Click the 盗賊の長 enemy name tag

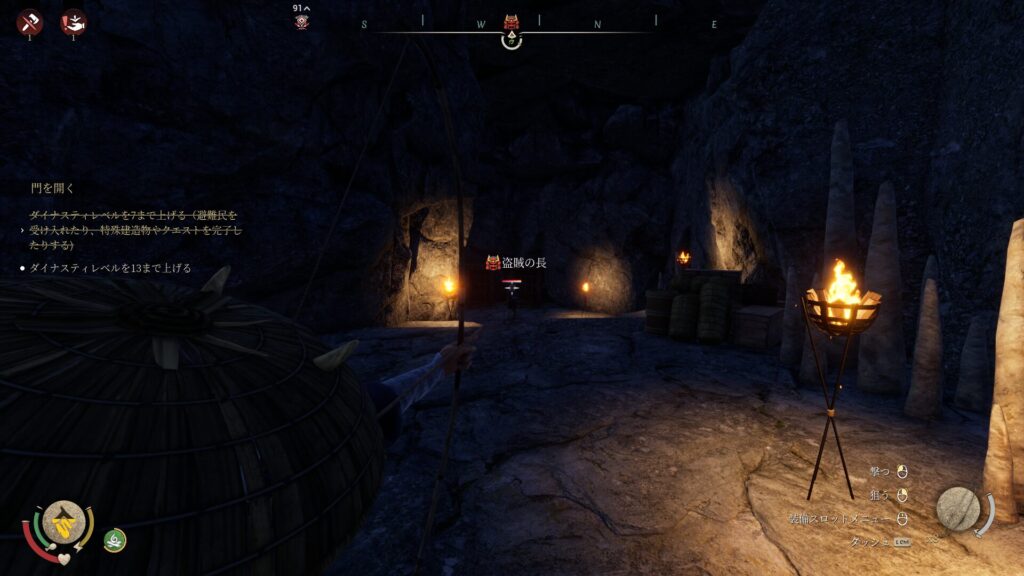coord(516,262)
